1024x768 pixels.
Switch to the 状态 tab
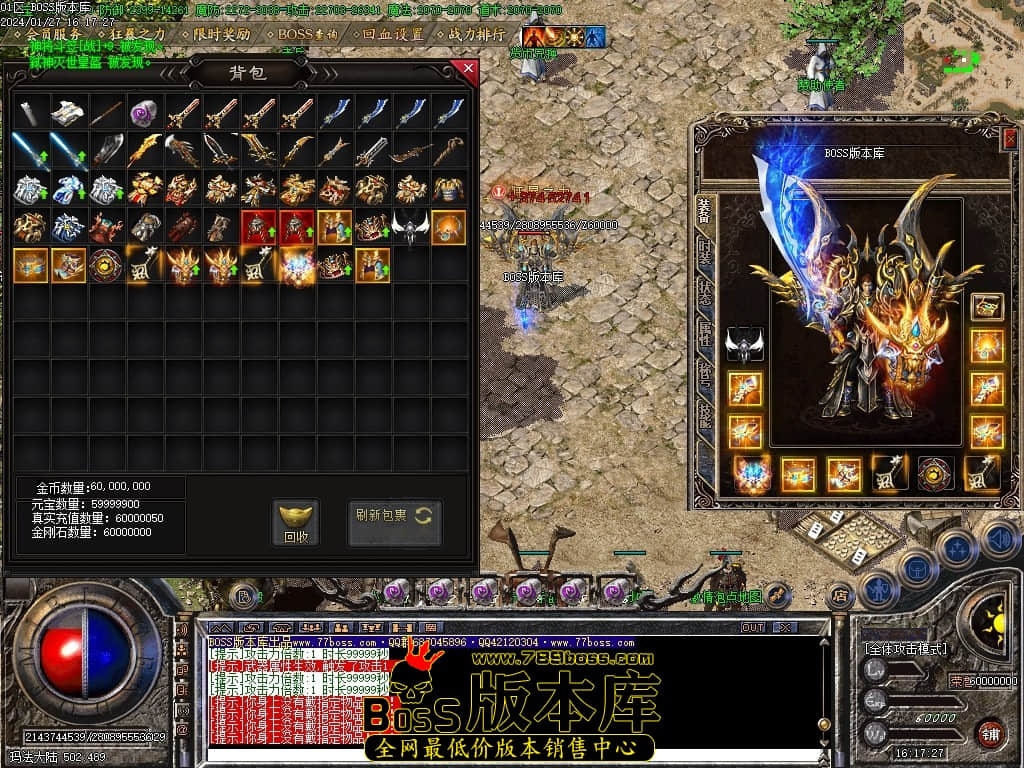[x=704, y=295]
